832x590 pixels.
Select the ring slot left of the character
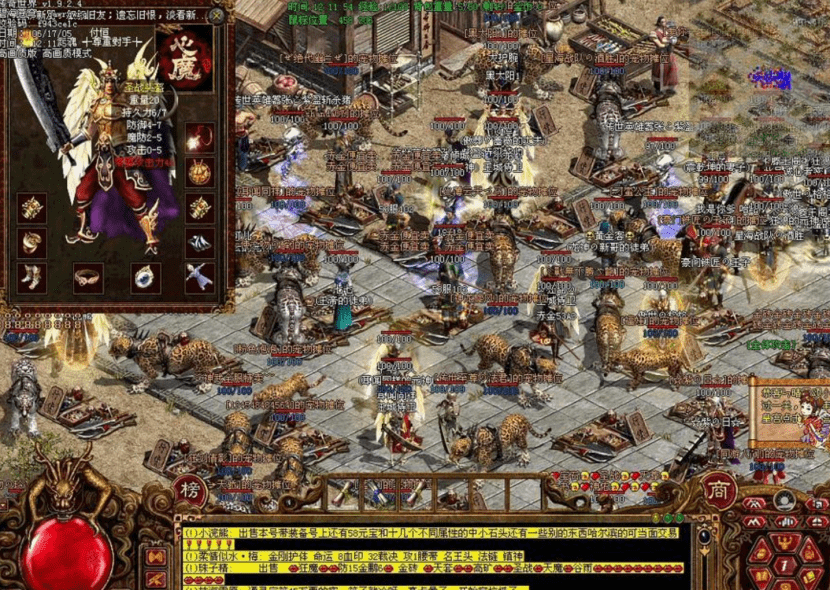[x=32, y=243]
